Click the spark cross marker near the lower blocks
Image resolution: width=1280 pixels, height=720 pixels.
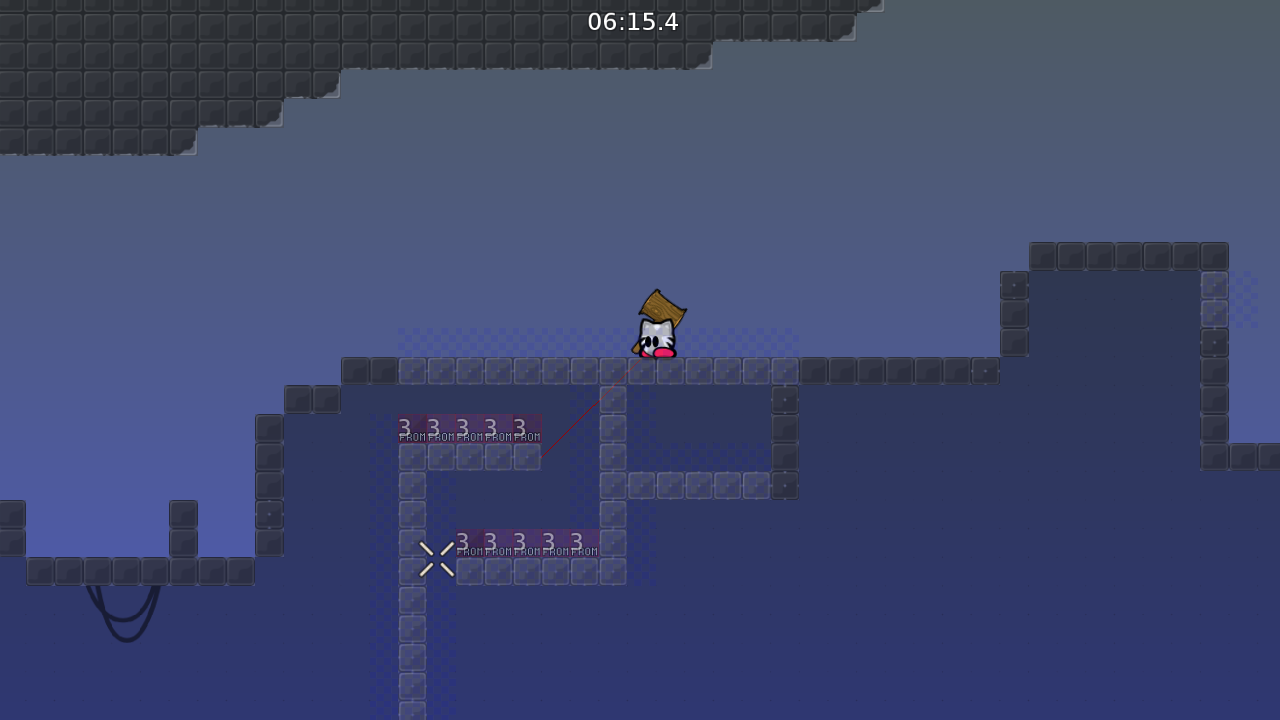pos(435,558)
